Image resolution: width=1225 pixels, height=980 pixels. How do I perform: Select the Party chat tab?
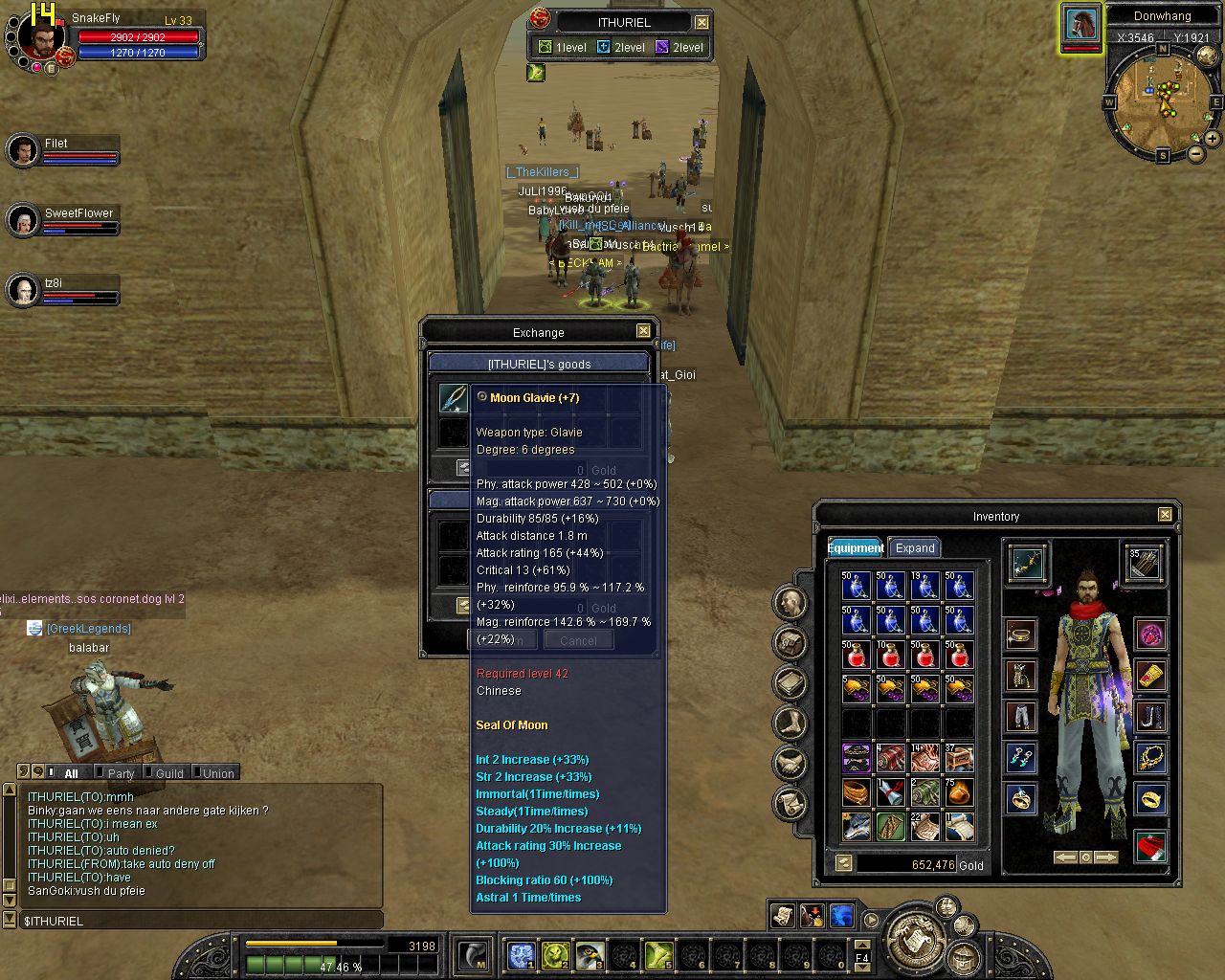coord(121,773)
